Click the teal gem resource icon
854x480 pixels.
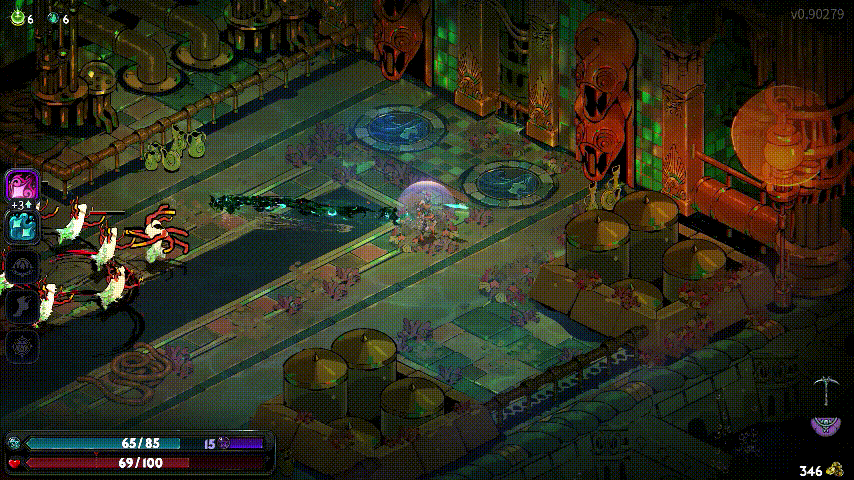pyautogui.click(x=52, y=17)
